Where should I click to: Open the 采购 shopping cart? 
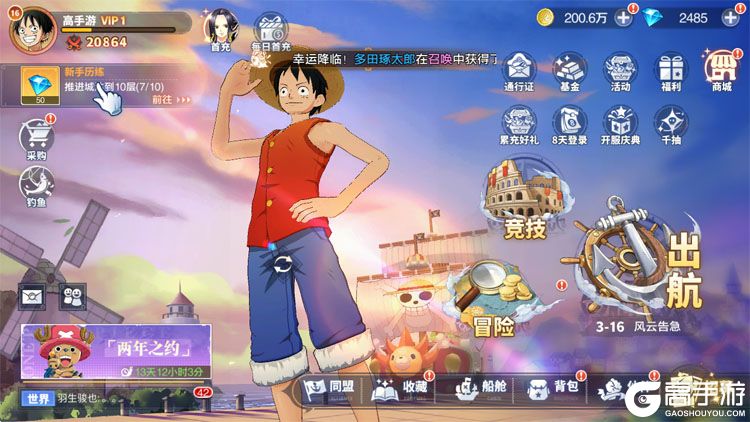[x=36, y=137]
